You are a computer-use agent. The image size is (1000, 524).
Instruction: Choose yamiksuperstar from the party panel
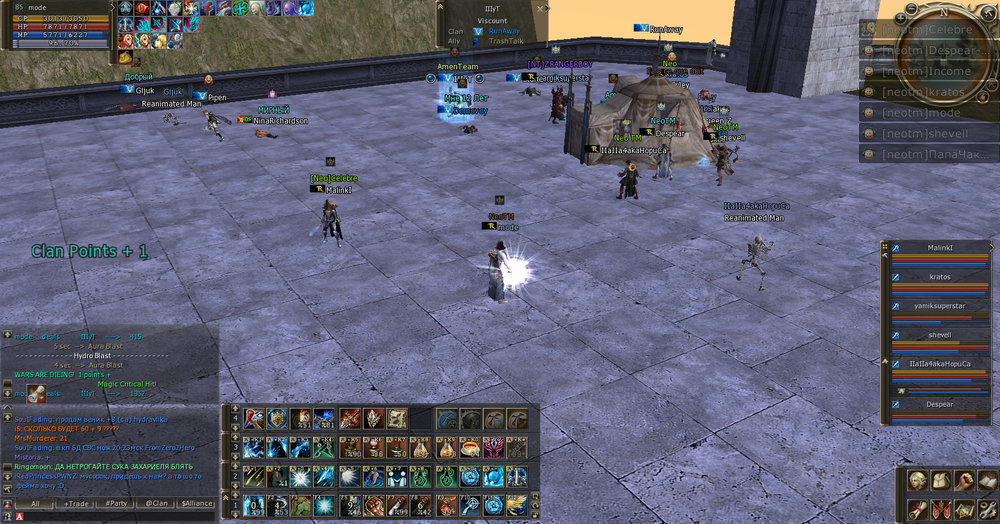940,306
